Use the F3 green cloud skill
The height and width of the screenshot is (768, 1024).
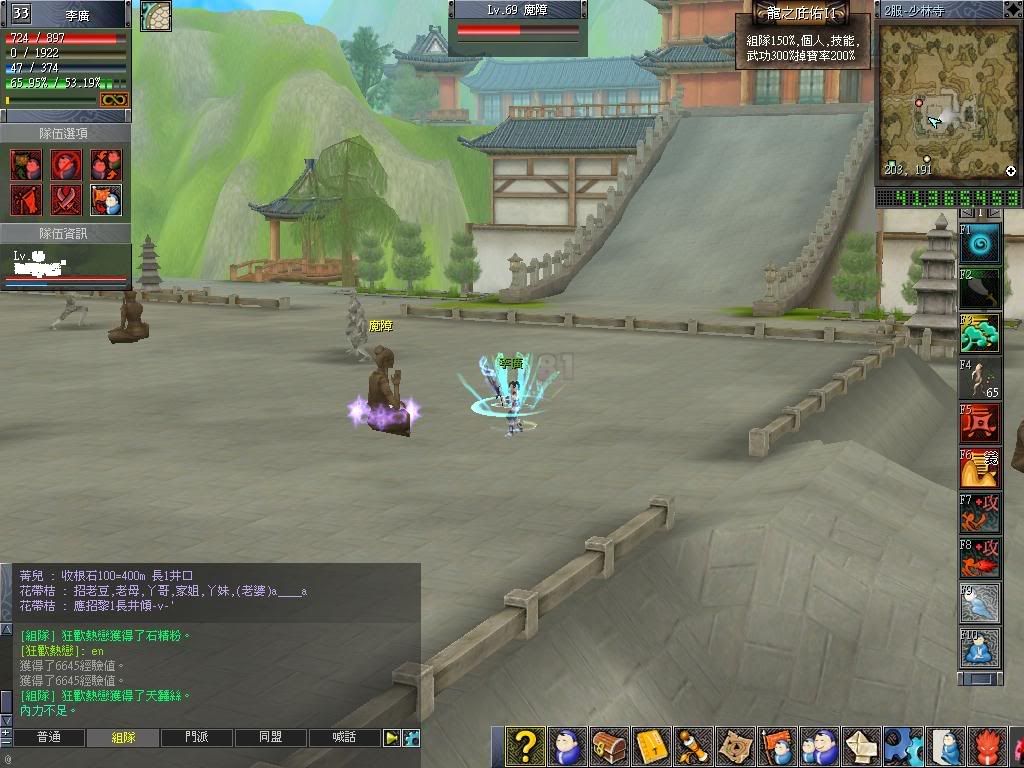point(980,333)
